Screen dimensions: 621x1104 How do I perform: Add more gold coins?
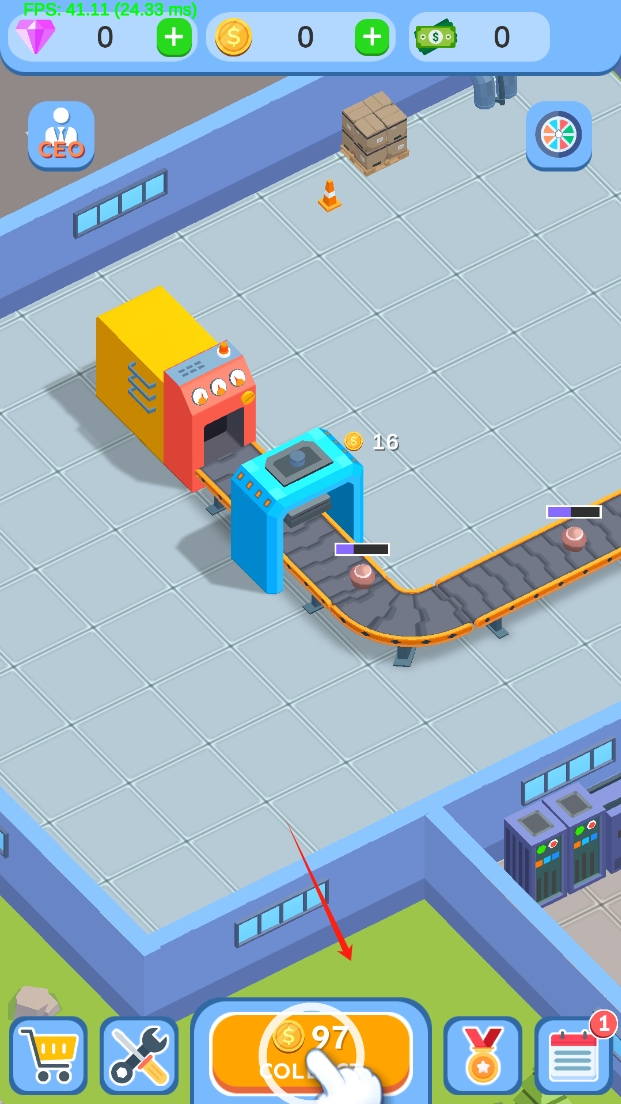click(x=372, y=38)
